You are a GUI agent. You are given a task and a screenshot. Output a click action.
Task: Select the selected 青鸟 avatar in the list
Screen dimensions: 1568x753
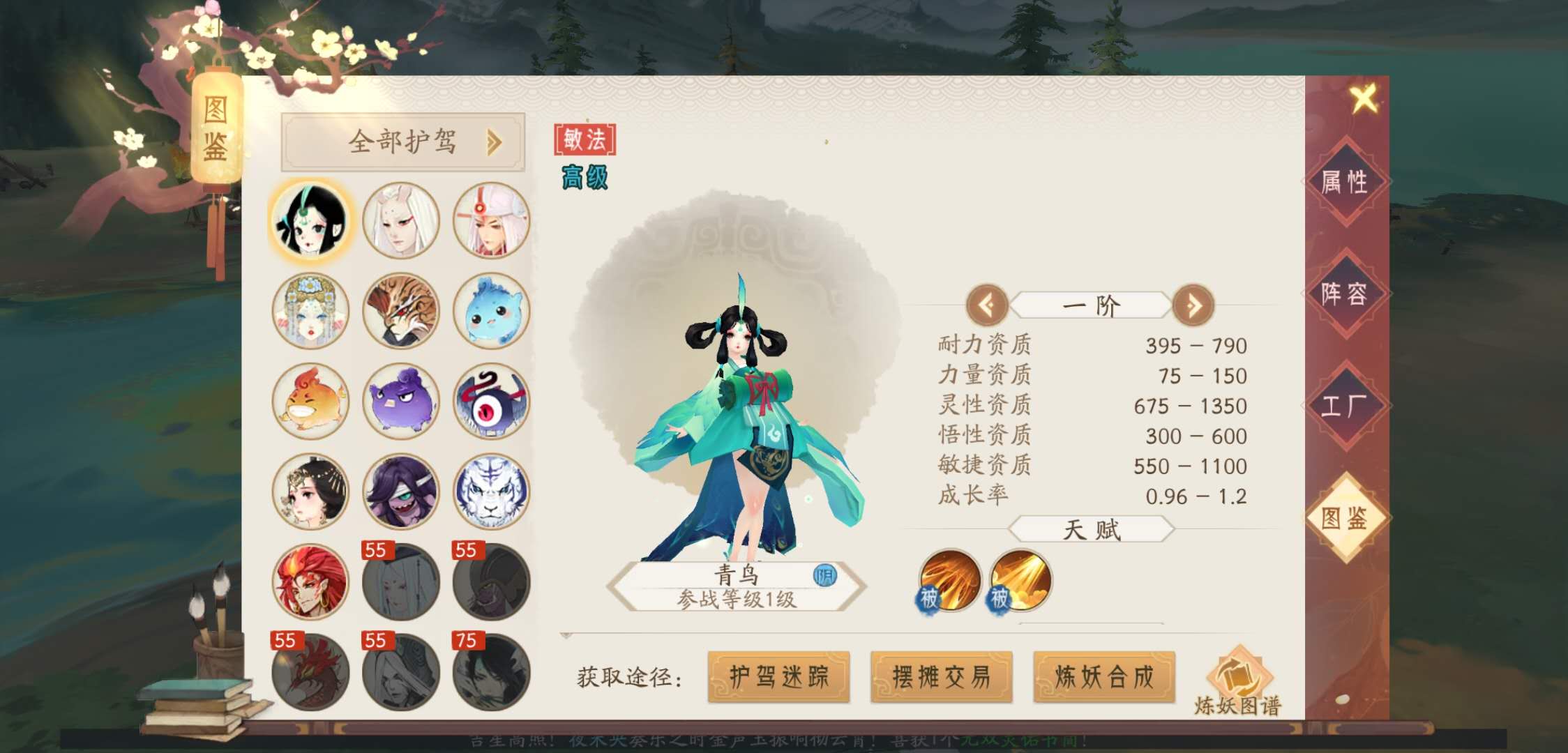click(x=308, y=221)
